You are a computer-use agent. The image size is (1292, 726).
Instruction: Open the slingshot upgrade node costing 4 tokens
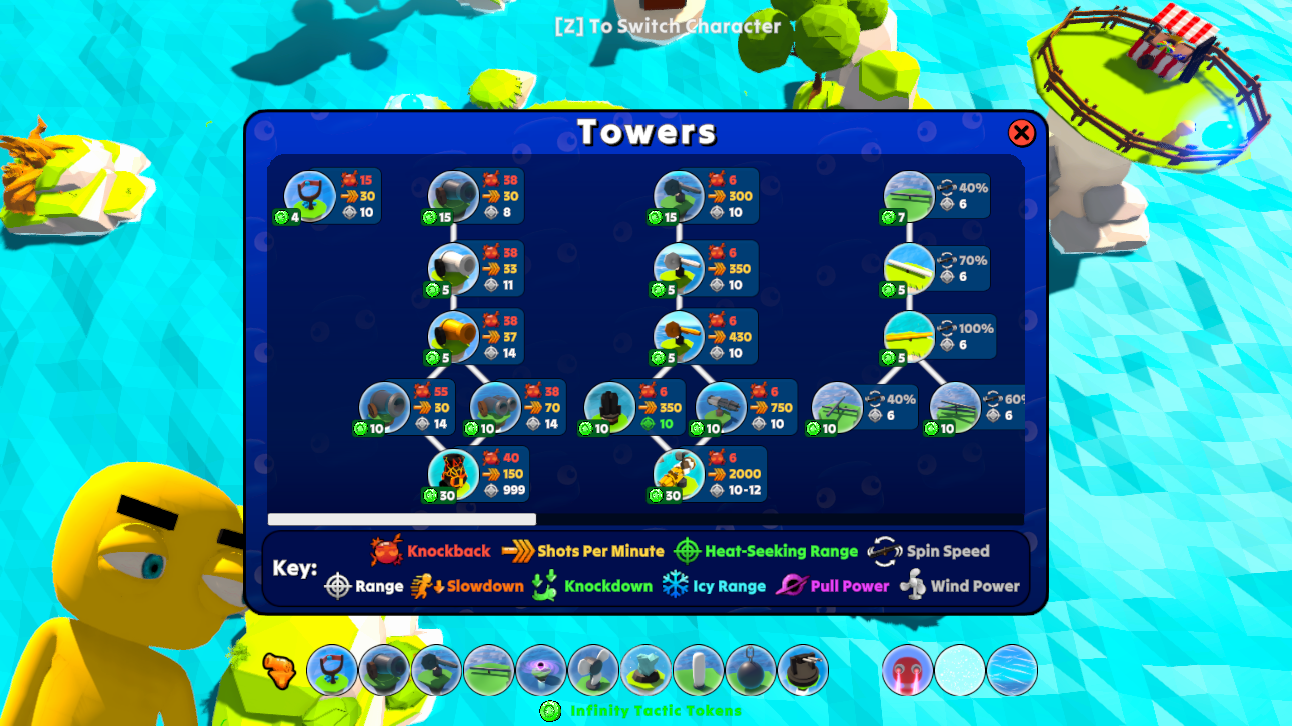click(x=310, y=196)
